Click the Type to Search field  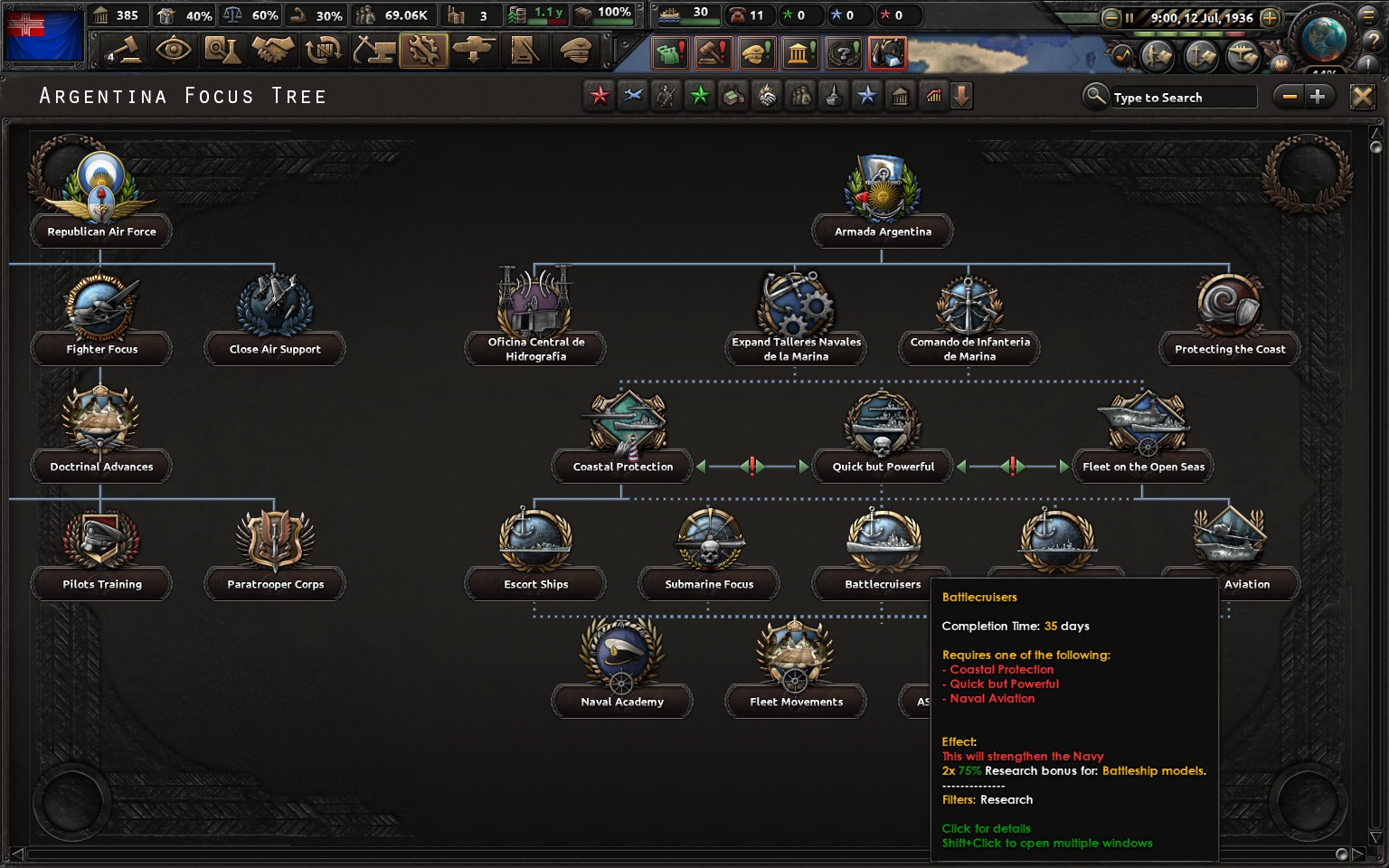[1180, 97]
